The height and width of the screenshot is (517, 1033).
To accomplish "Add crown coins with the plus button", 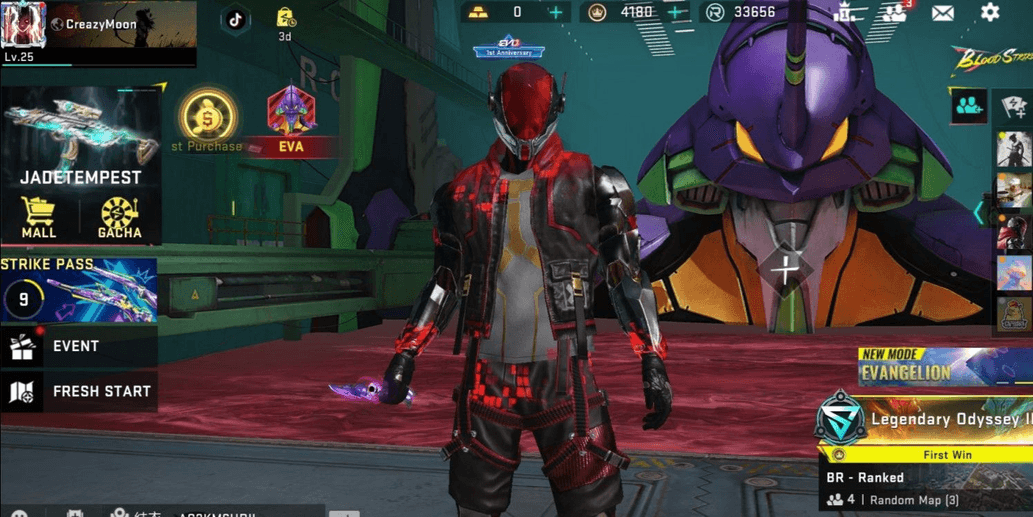I will (x=676, y=12).
